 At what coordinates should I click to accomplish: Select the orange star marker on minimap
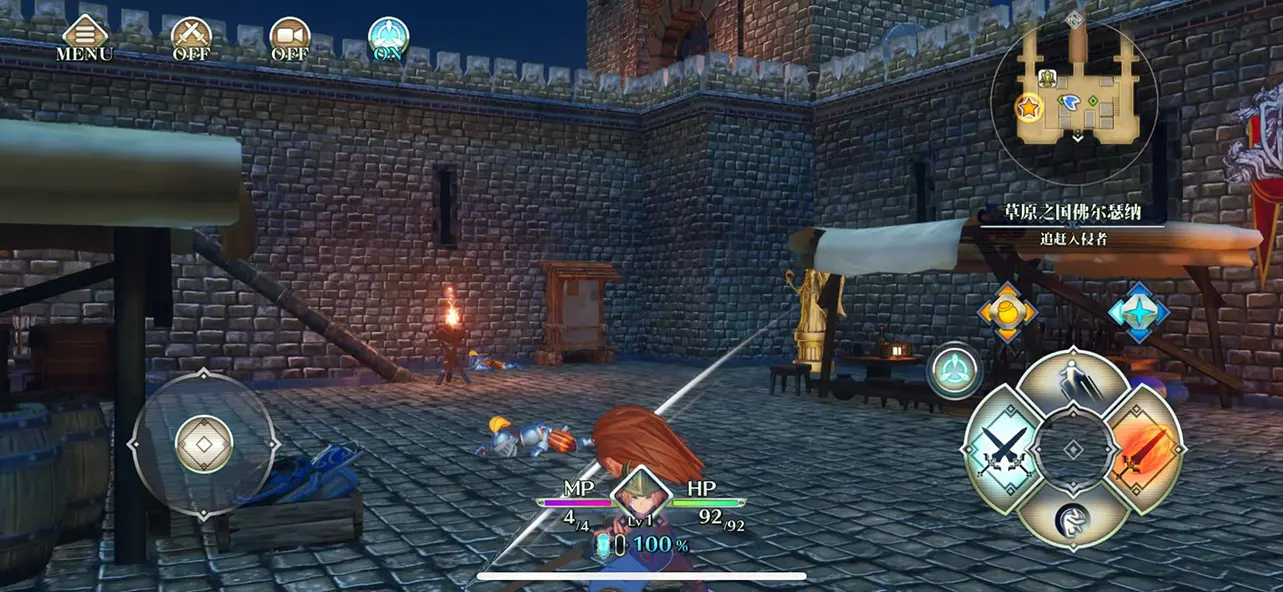point(1029,106)
